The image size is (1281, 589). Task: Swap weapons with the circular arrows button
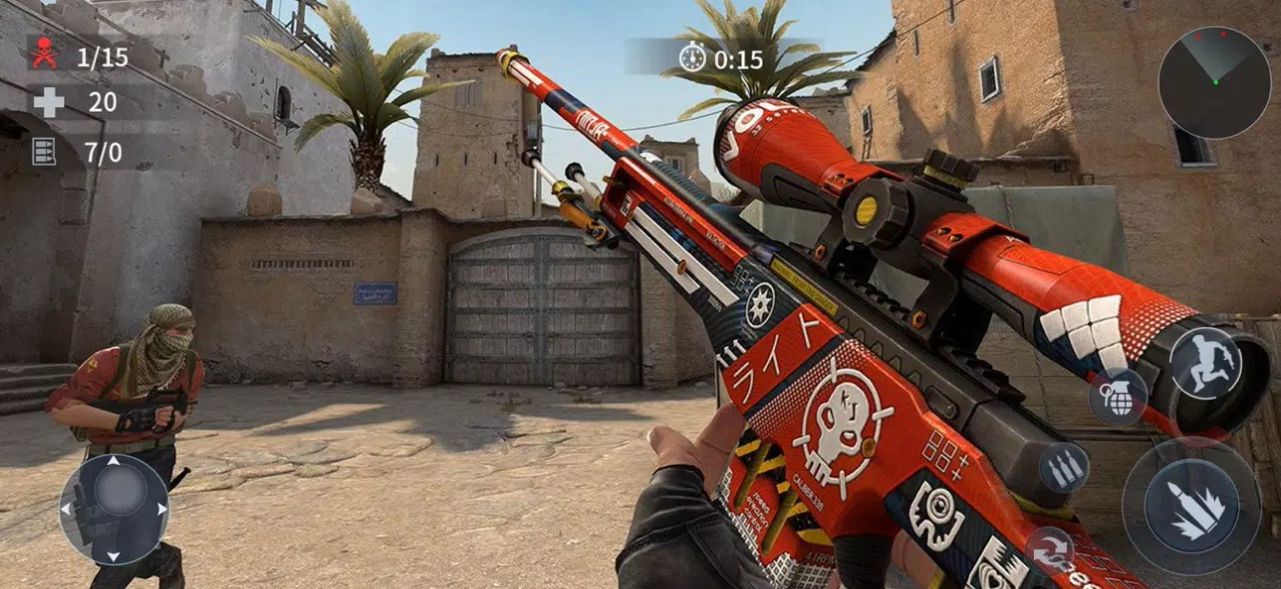pos(1049,549)
